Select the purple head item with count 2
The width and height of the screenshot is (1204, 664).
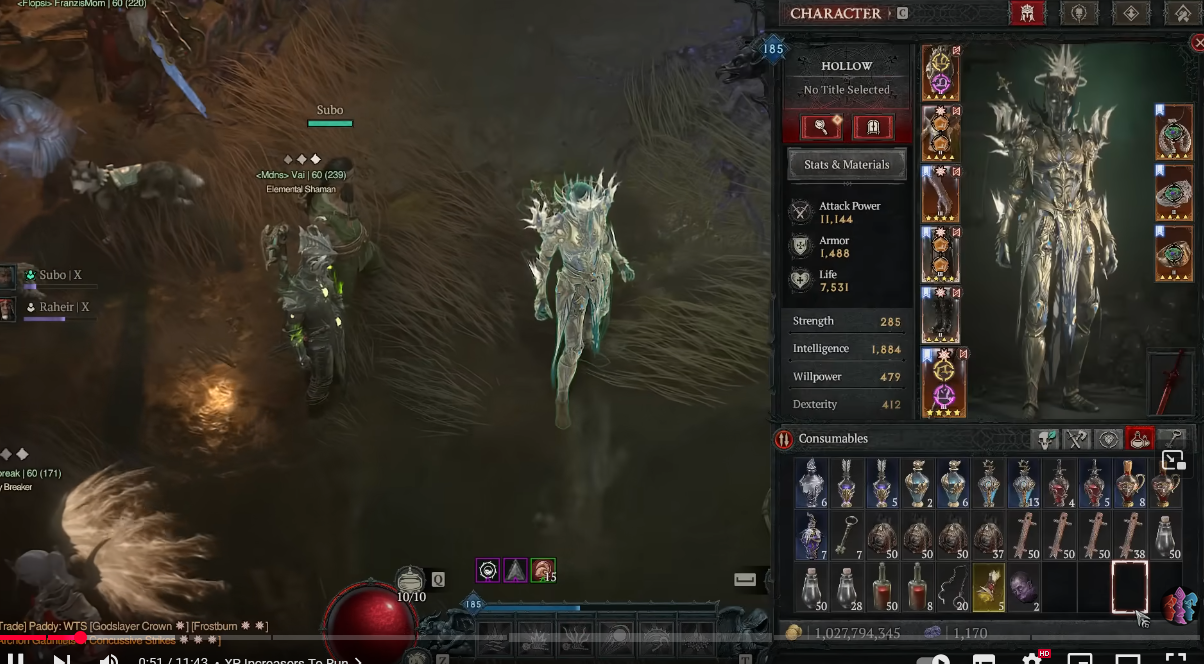pos(1023,587)
